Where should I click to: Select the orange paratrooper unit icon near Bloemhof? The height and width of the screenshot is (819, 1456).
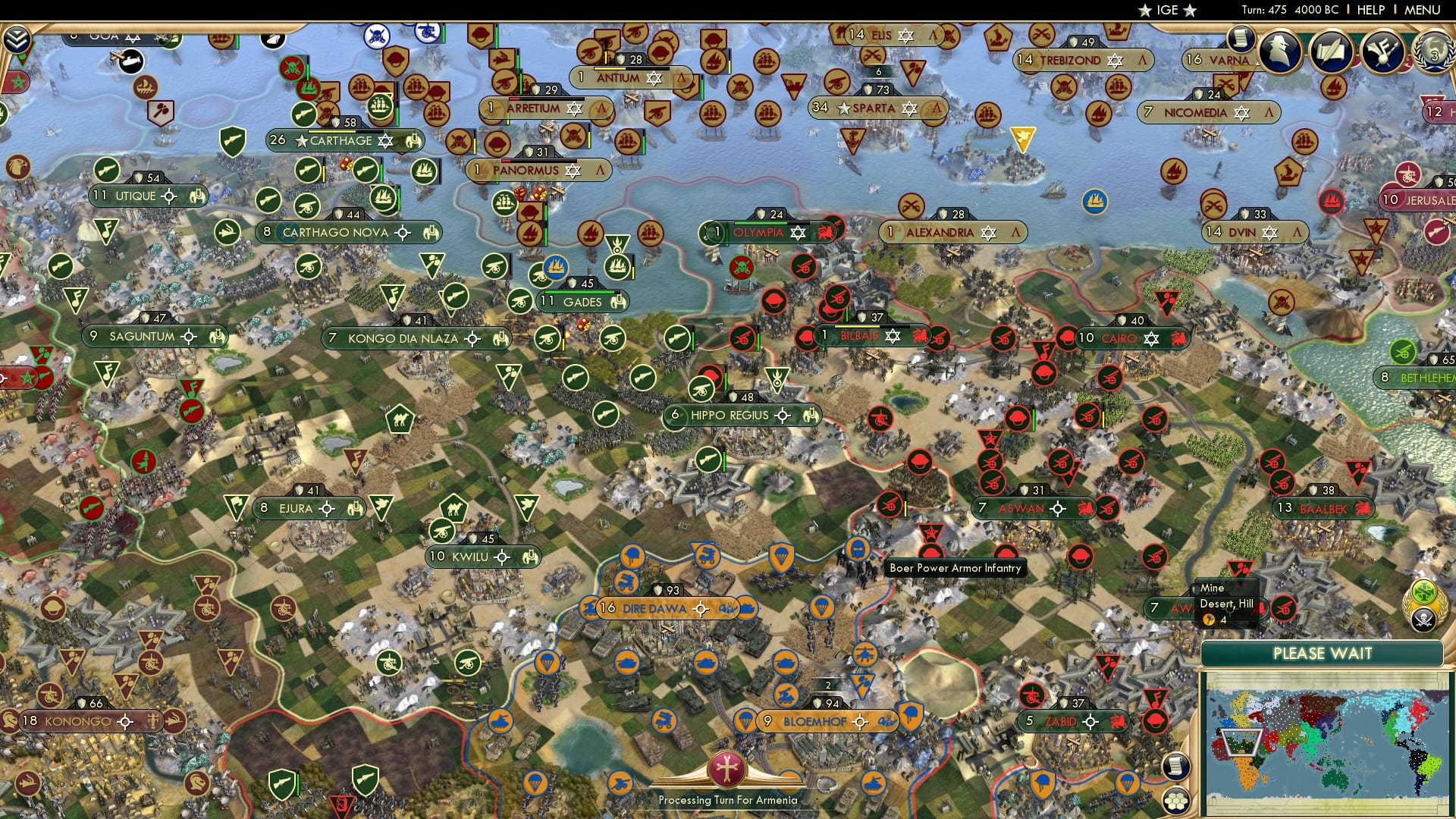click(745, 720)
